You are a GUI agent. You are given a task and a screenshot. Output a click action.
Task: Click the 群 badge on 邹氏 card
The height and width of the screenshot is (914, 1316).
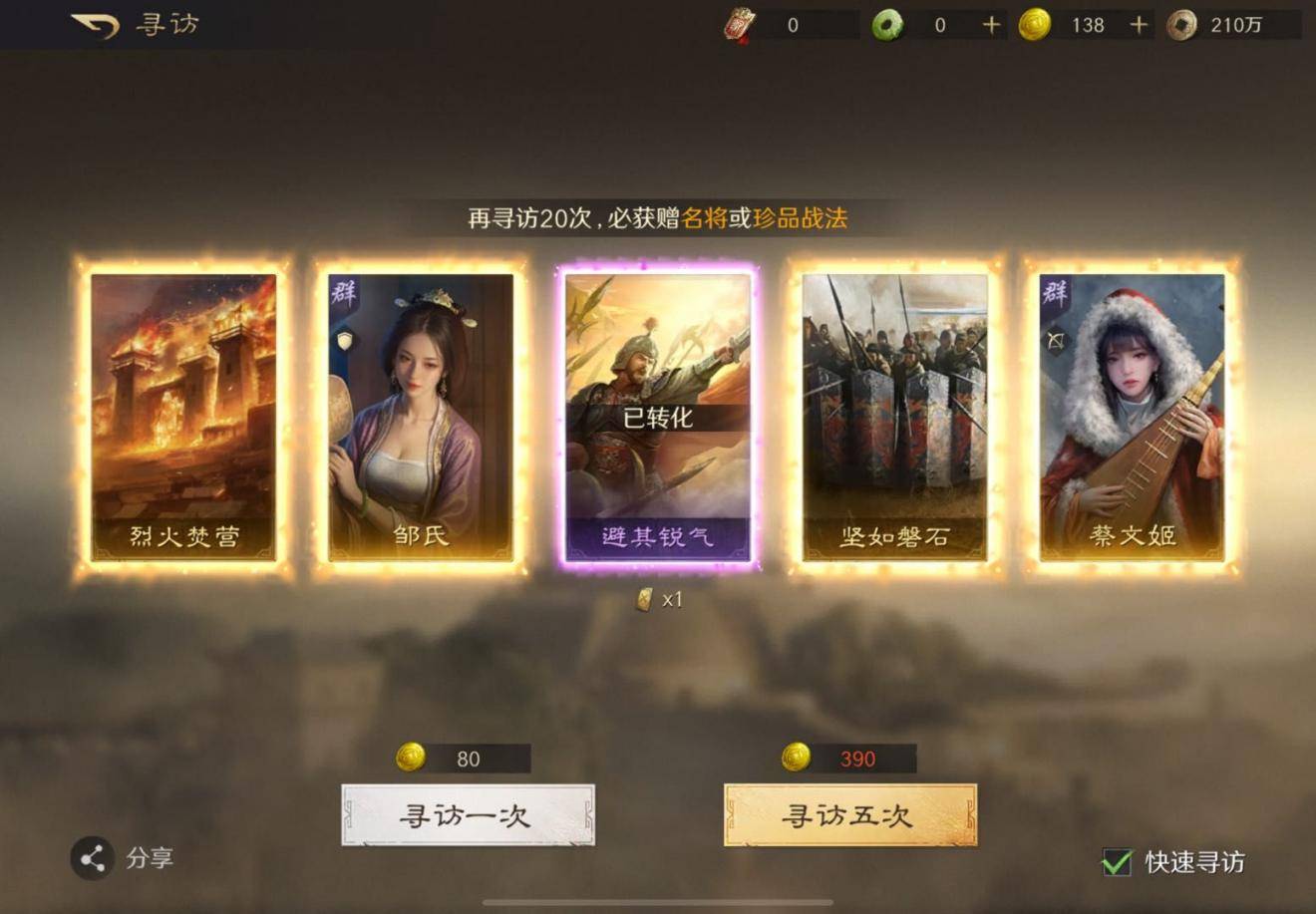[343, 291]
